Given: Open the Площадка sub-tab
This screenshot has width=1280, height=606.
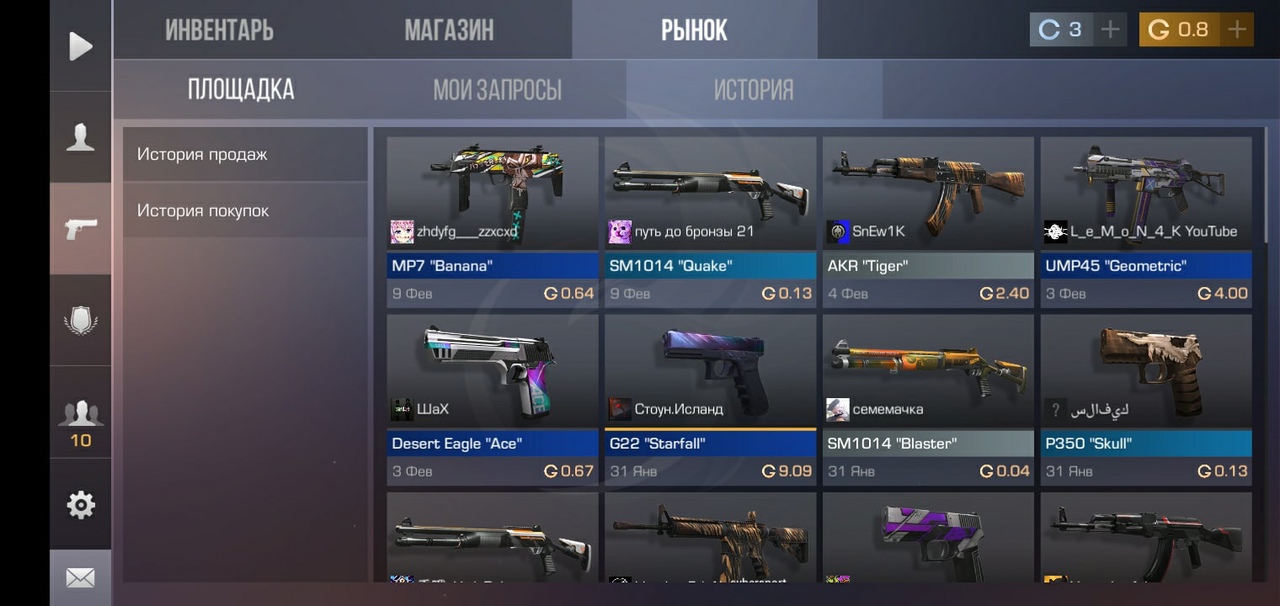Looking at the screenshot, I should pyautogui.click(x=241, y=90).
